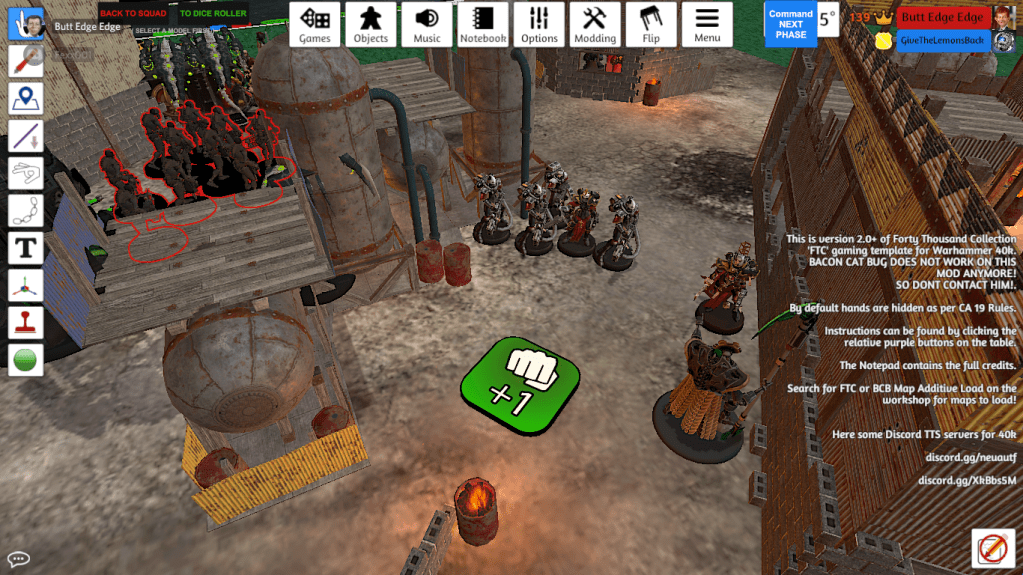Click the Butt Edge Edge player name

[941, 17]
